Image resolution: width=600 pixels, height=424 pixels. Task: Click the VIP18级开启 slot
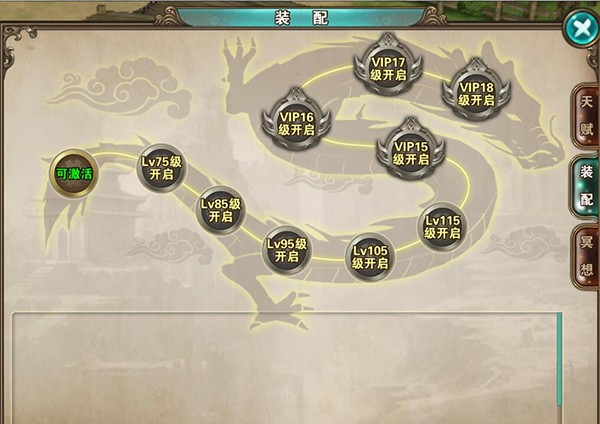[x=477, y=87]
